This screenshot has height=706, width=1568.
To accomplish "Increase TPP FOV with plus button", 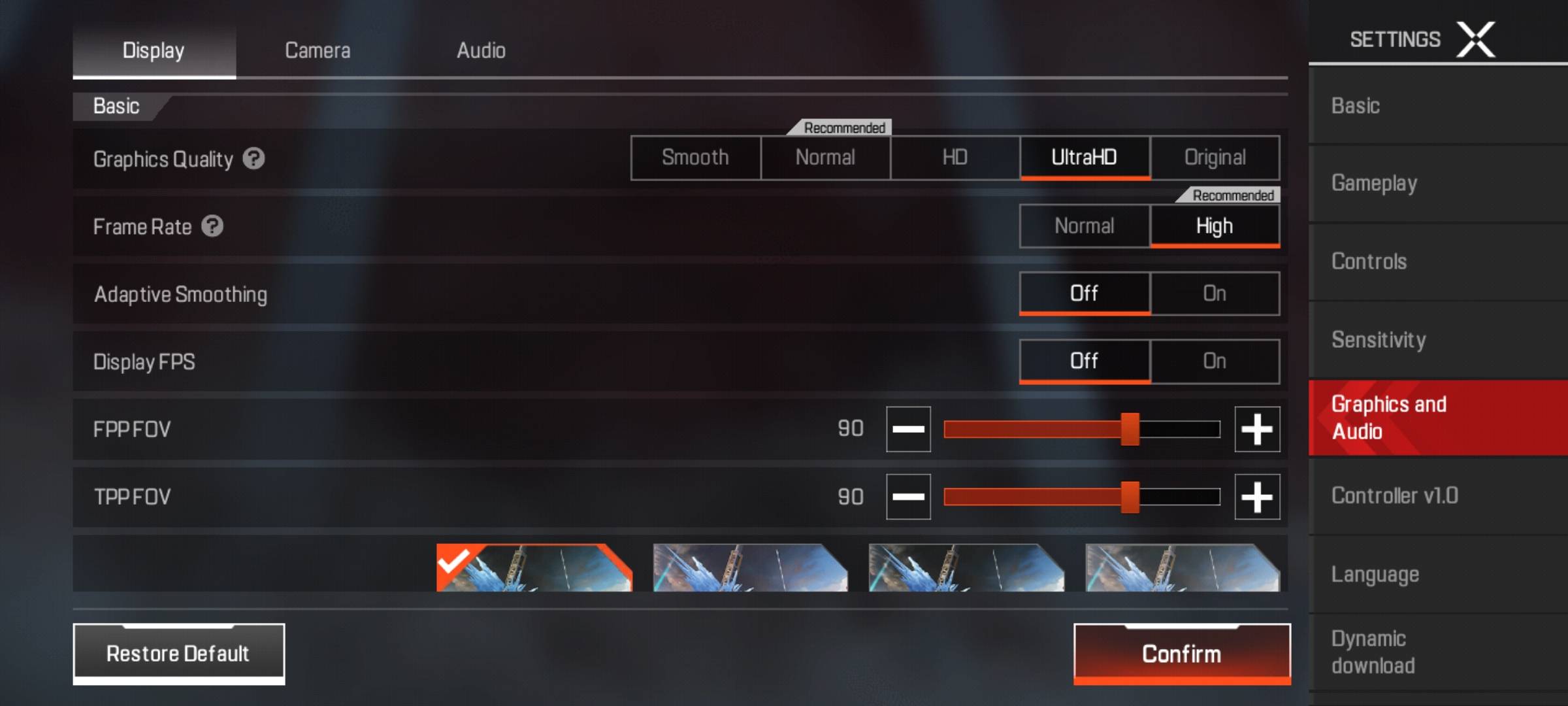I will click(1256, 497).
